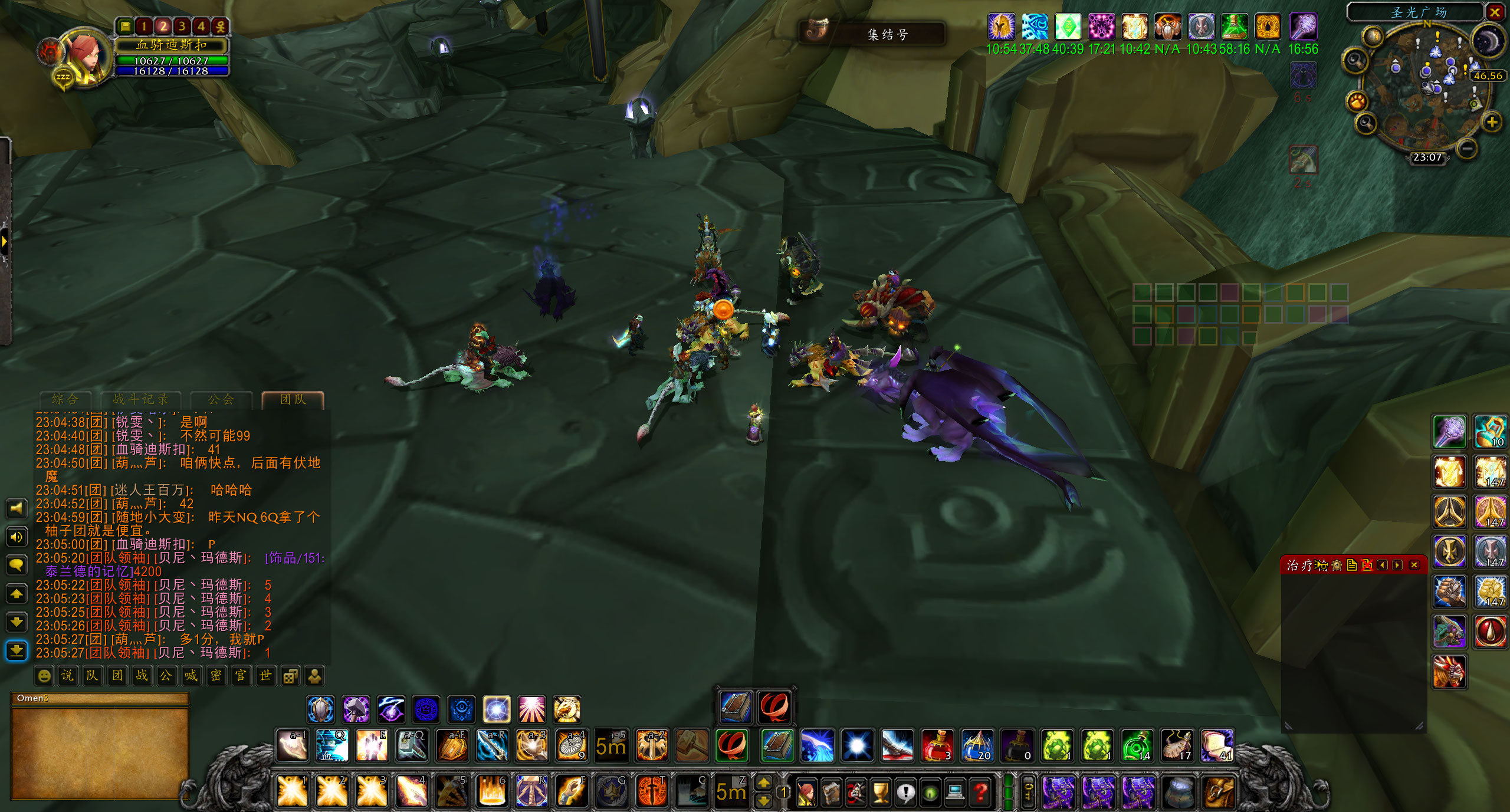This screenshot has height=812, width=1510.
Task: Close the minimap with the red X button
Action: tap(1495, 12)
